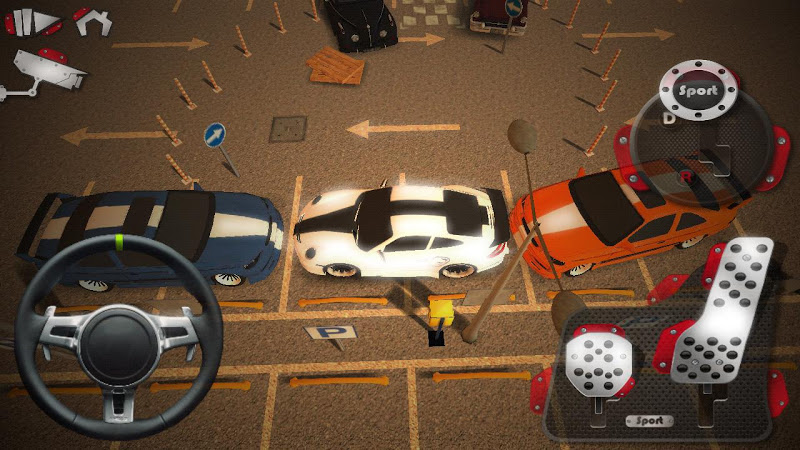Switch view using the security camera icon
This screenshot has height=450, width=800.
click(x=47, y=73)
